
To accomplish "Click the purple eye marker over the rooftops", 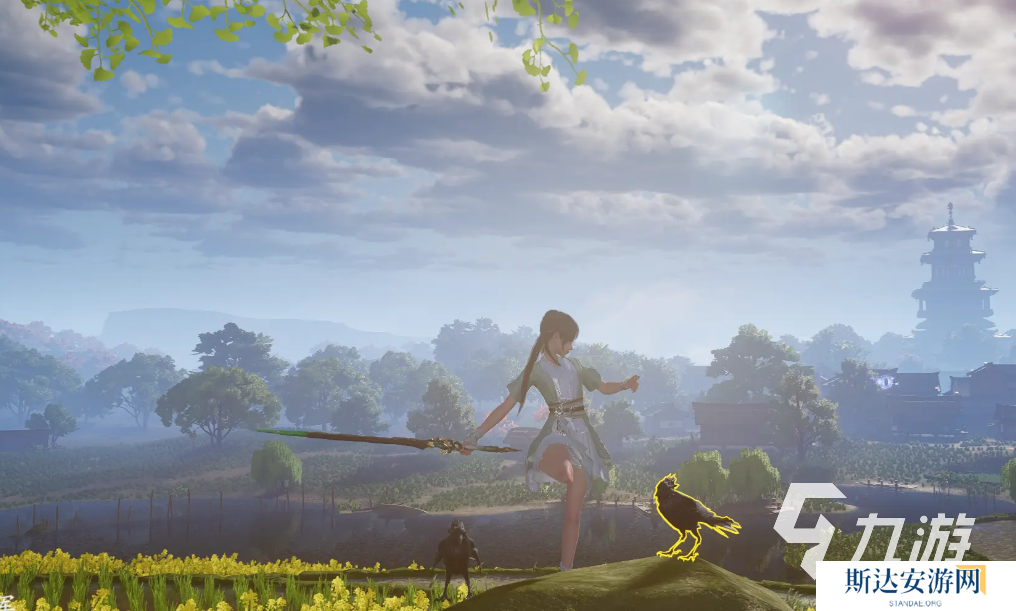I will tap(884, 379).
